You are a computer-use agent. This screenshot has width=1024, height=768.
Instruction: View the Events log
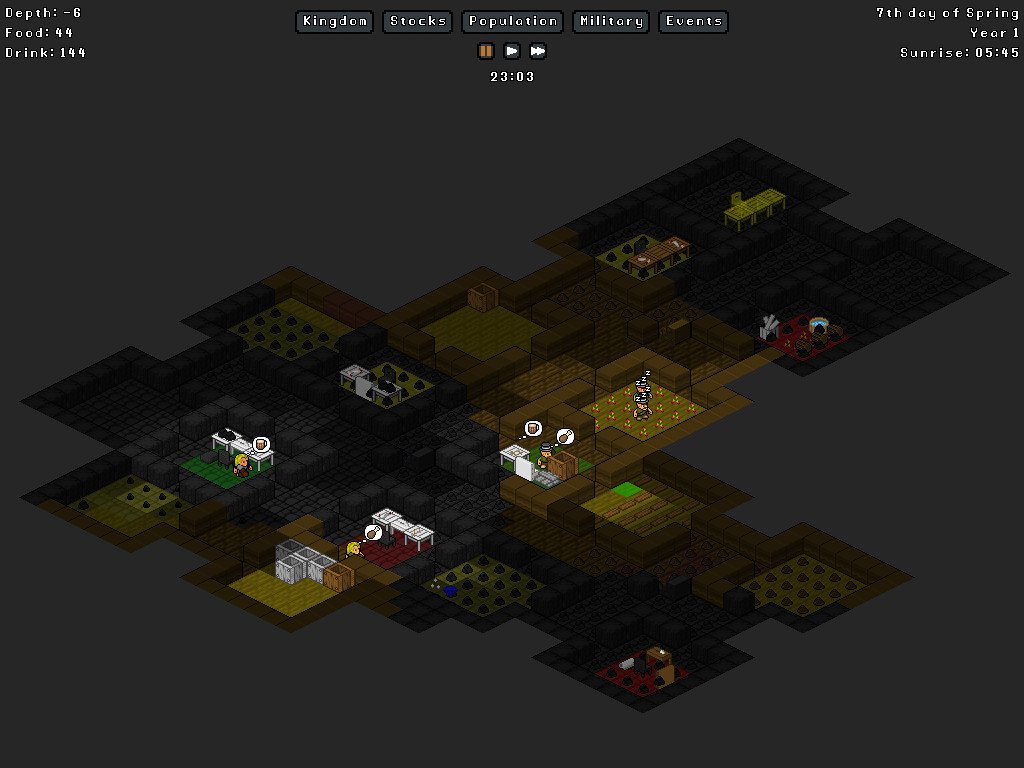coord(693,21)
